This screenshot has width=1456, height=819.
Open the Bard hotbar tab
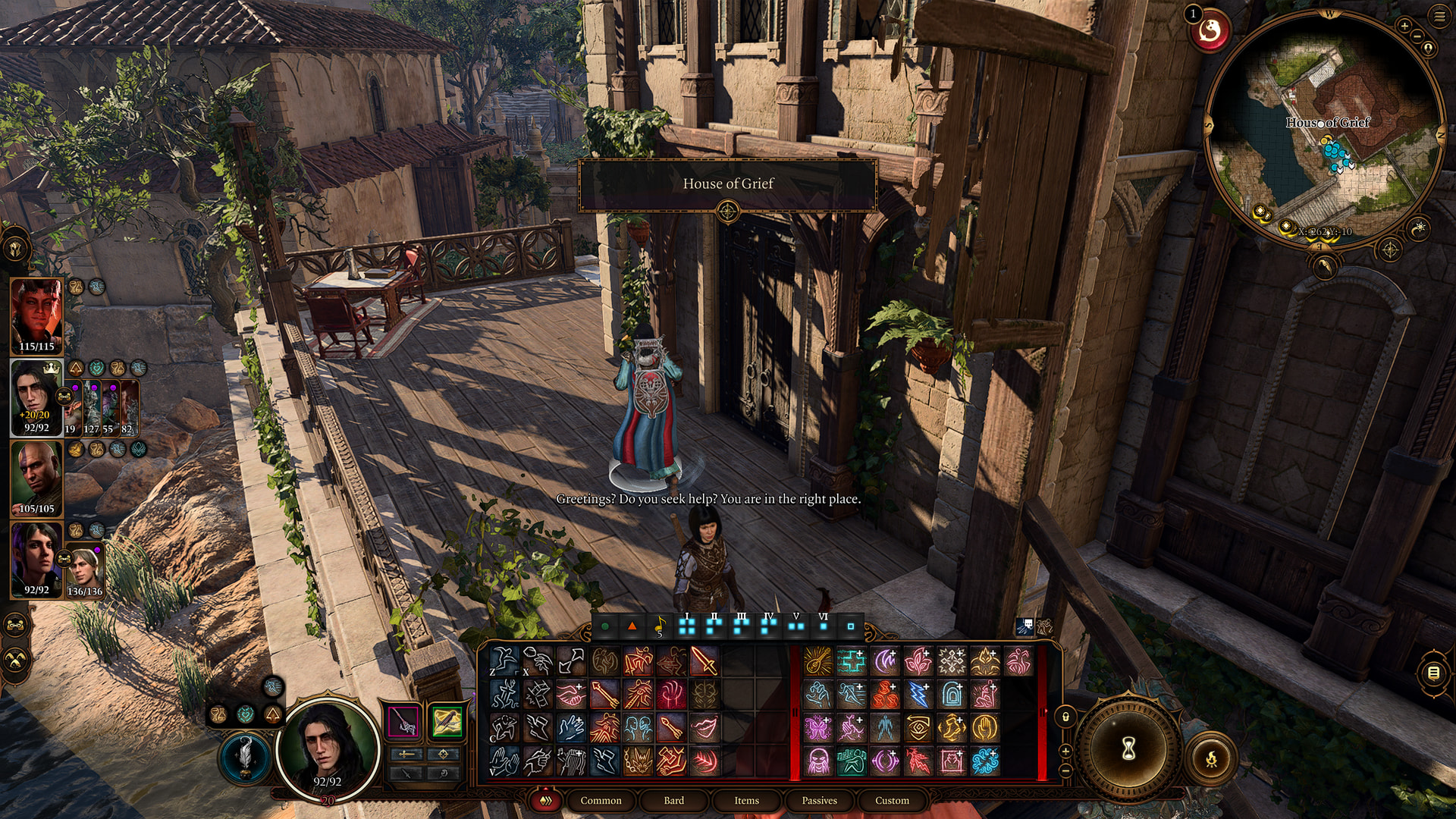[x=673, y=800]
